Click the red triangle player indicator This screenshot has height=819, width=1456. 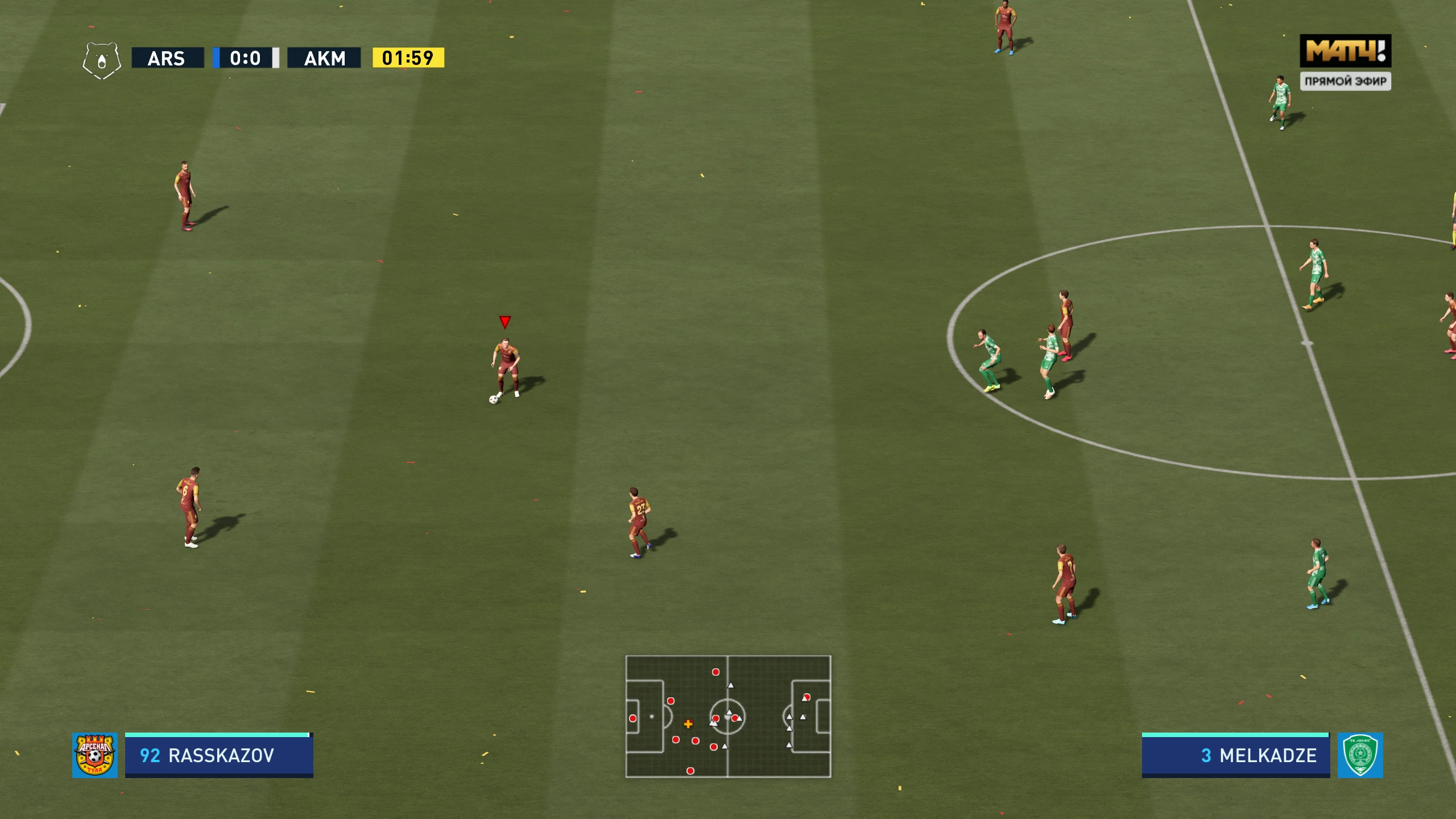point(504,322)
